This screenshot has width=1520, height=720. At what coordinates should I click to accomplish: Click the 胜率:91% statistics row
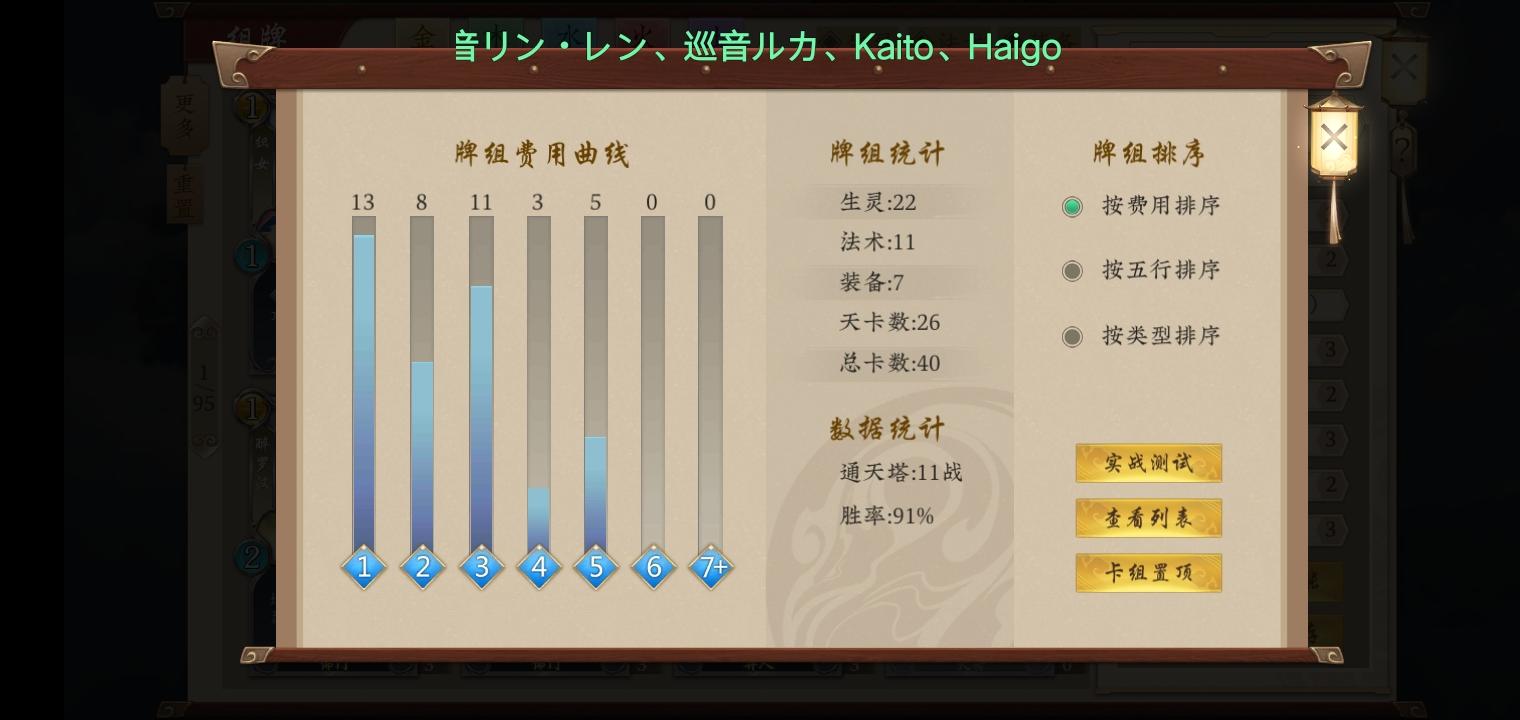pos(886,515)
